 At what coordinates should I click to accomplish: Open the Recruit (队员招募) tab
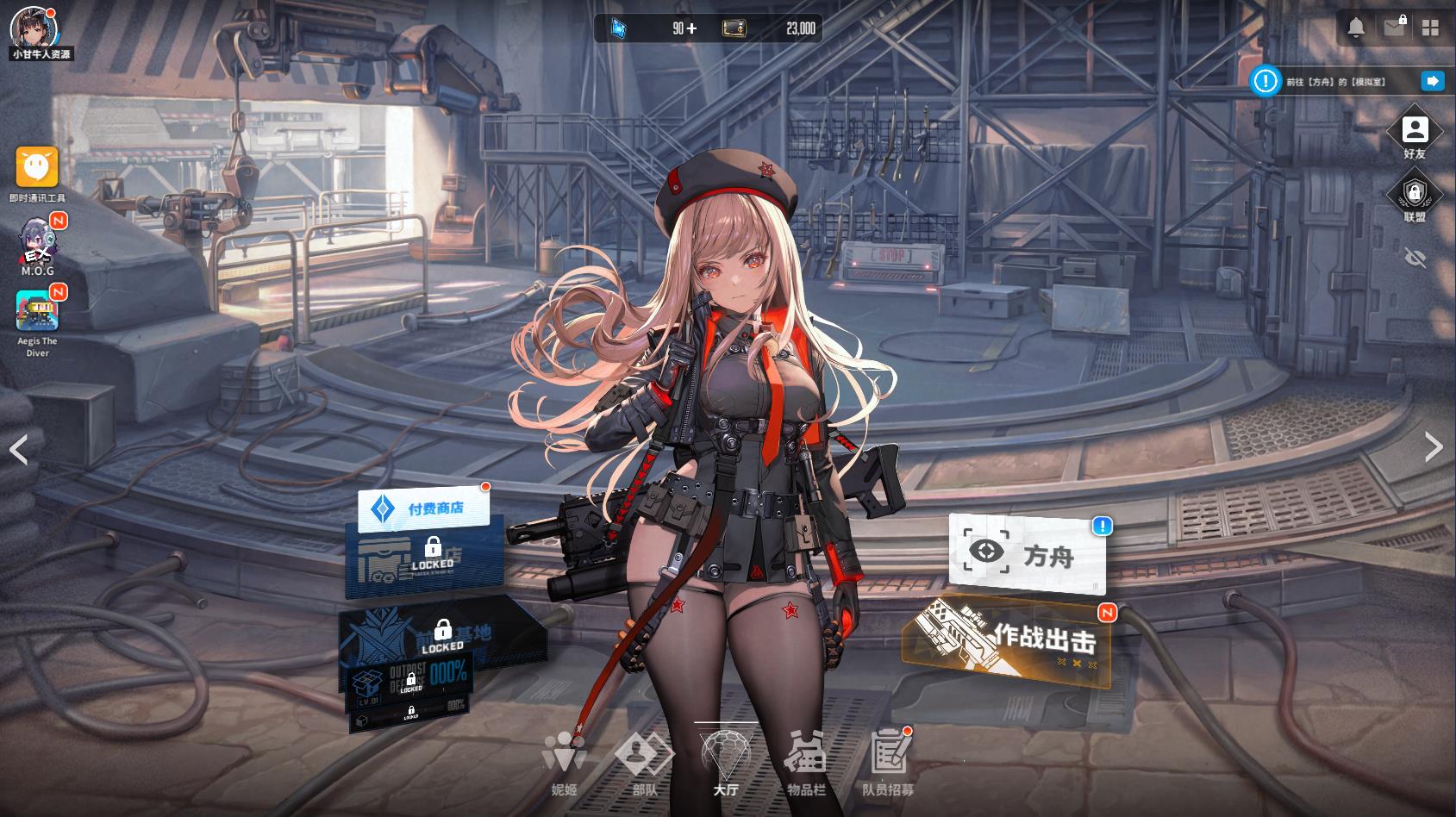point(888,763)
